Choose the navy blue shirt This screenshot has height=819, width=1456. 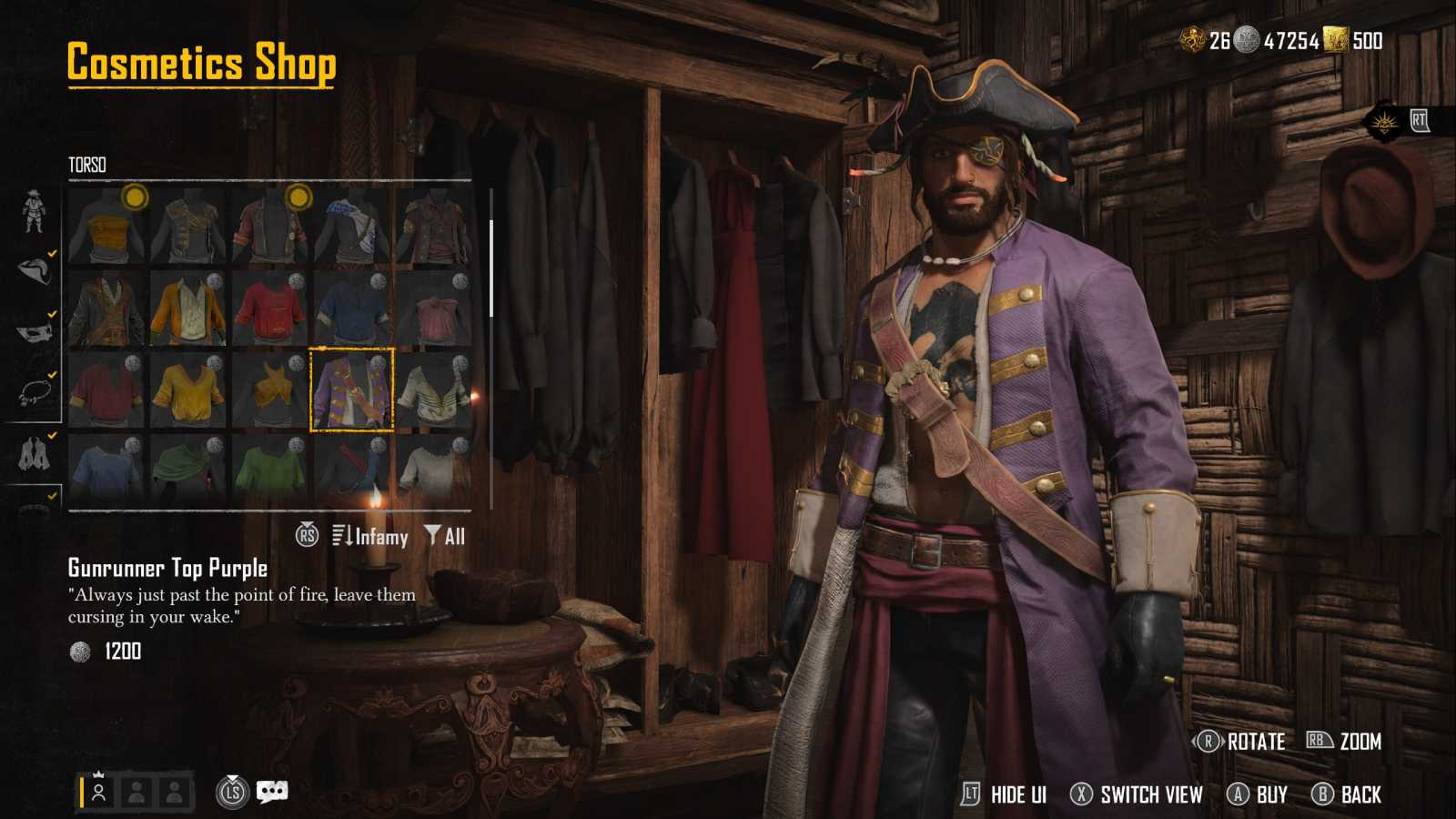pyautogui.click(x=352, y=308)
